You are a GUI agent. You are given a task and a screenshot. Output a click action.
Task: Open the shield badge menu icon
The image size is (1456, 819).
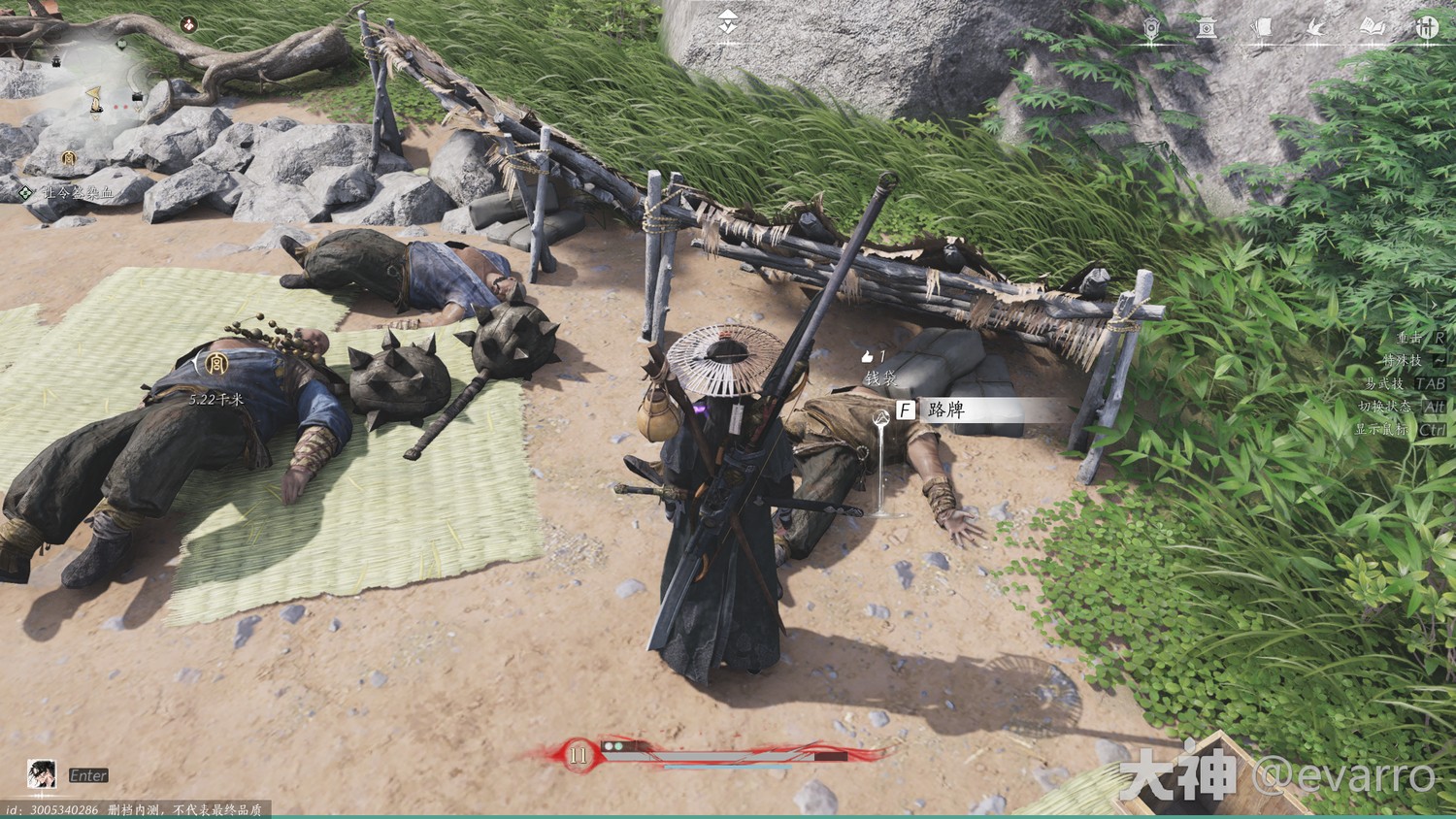pyautogui.click(x=1152, y=28)
